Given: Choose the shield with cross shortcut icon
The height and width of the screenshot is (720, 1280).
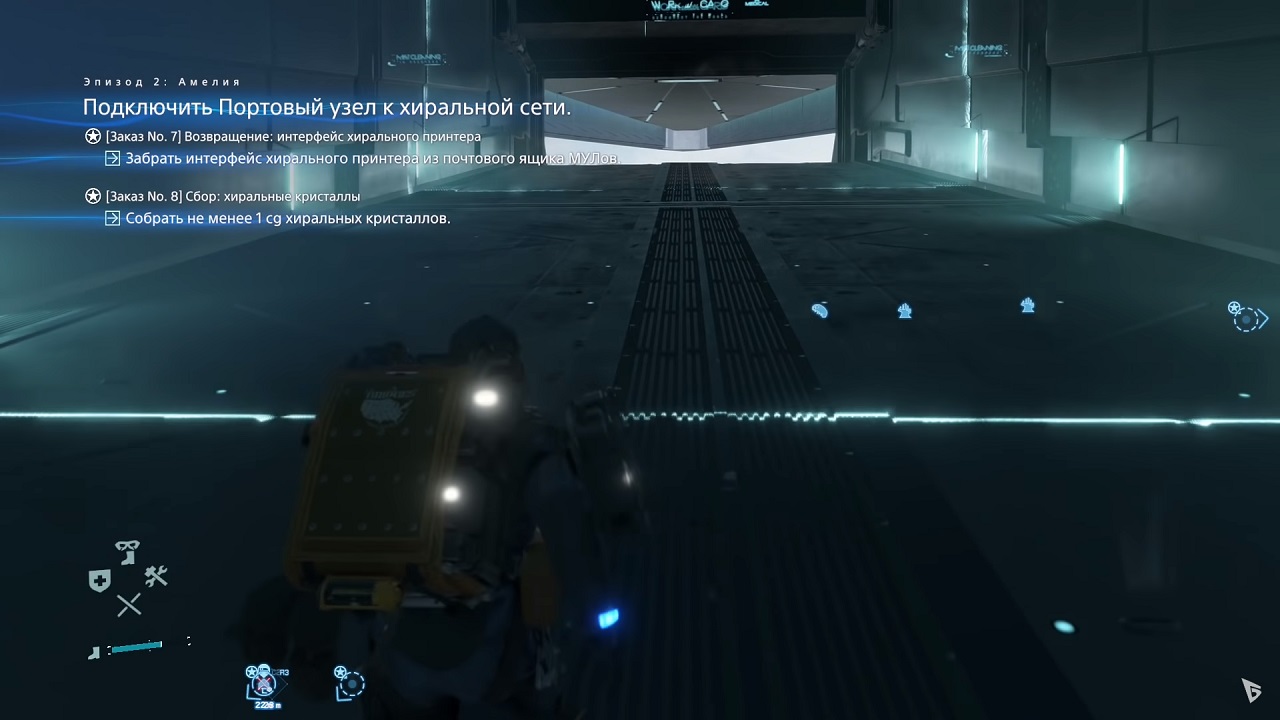Looking at the screenshot, I should point(98,580).
